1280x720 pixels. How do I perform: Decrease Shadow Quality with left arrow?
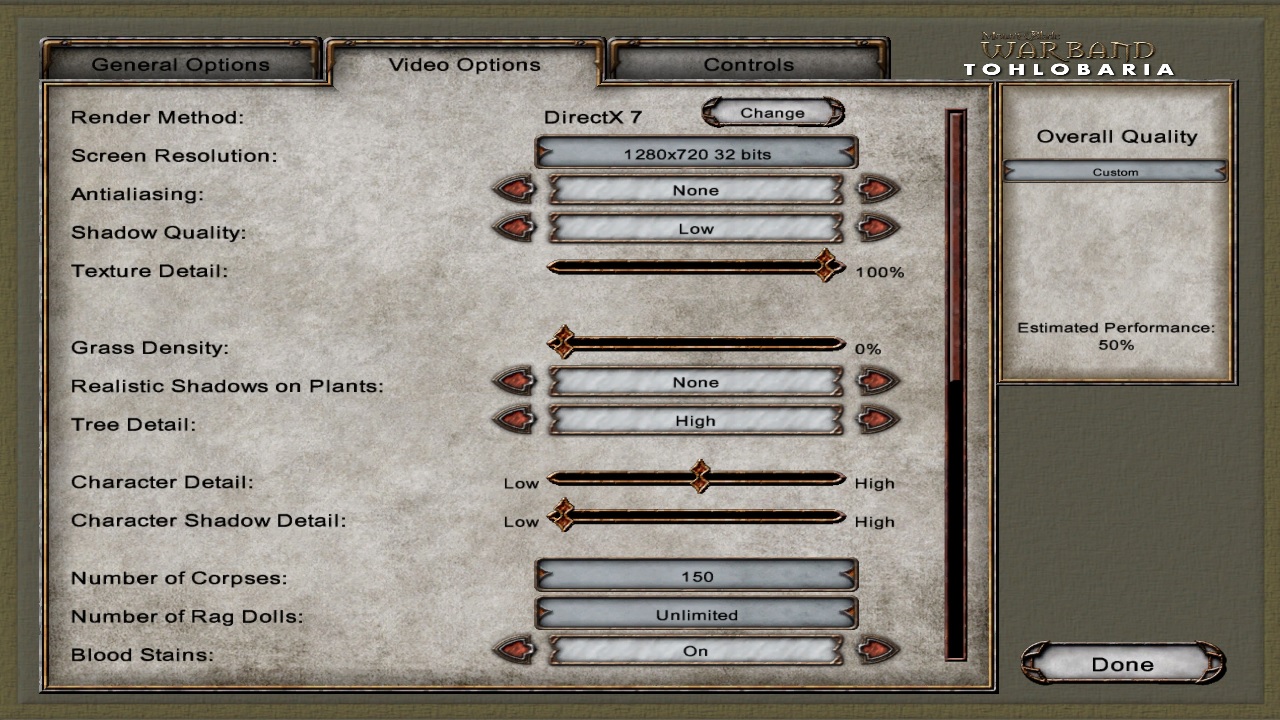click(514, 228)
